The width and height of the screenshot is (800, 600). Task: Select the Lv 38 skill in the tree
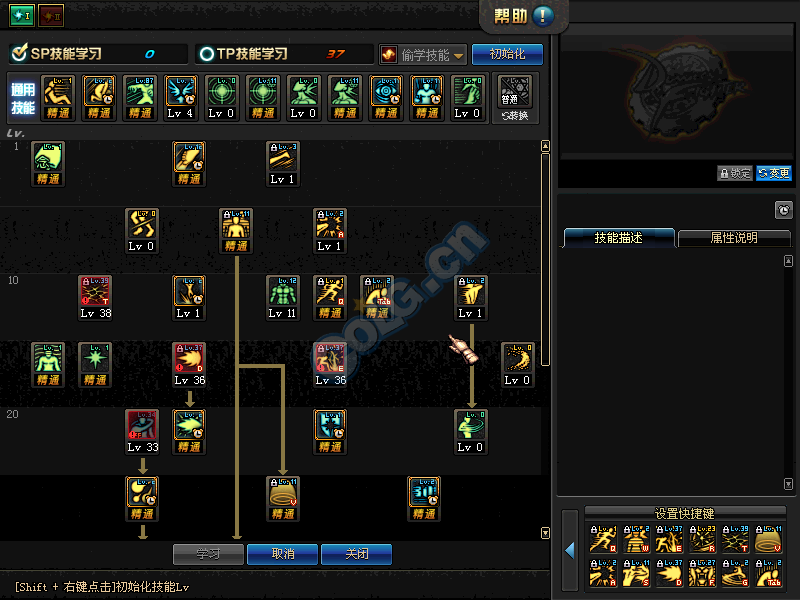tap(95, 296)
